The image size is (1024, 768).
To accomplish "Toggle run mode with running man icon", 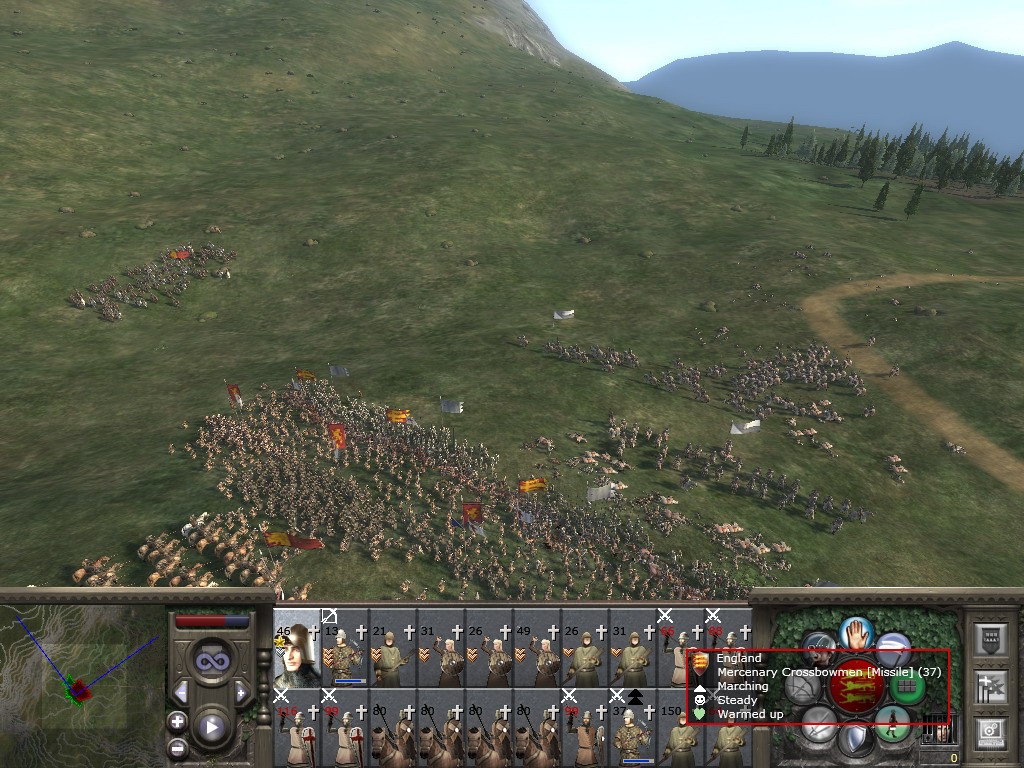I will pyautogui.click(x=892, y=721).
